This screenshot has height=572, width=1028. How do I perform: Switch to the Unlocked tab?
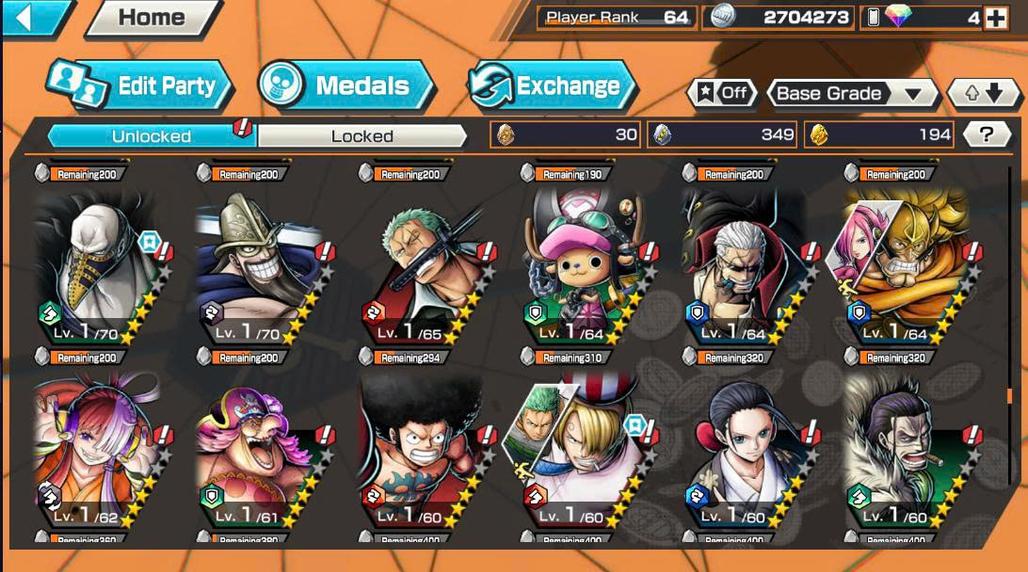coord(152,136)
